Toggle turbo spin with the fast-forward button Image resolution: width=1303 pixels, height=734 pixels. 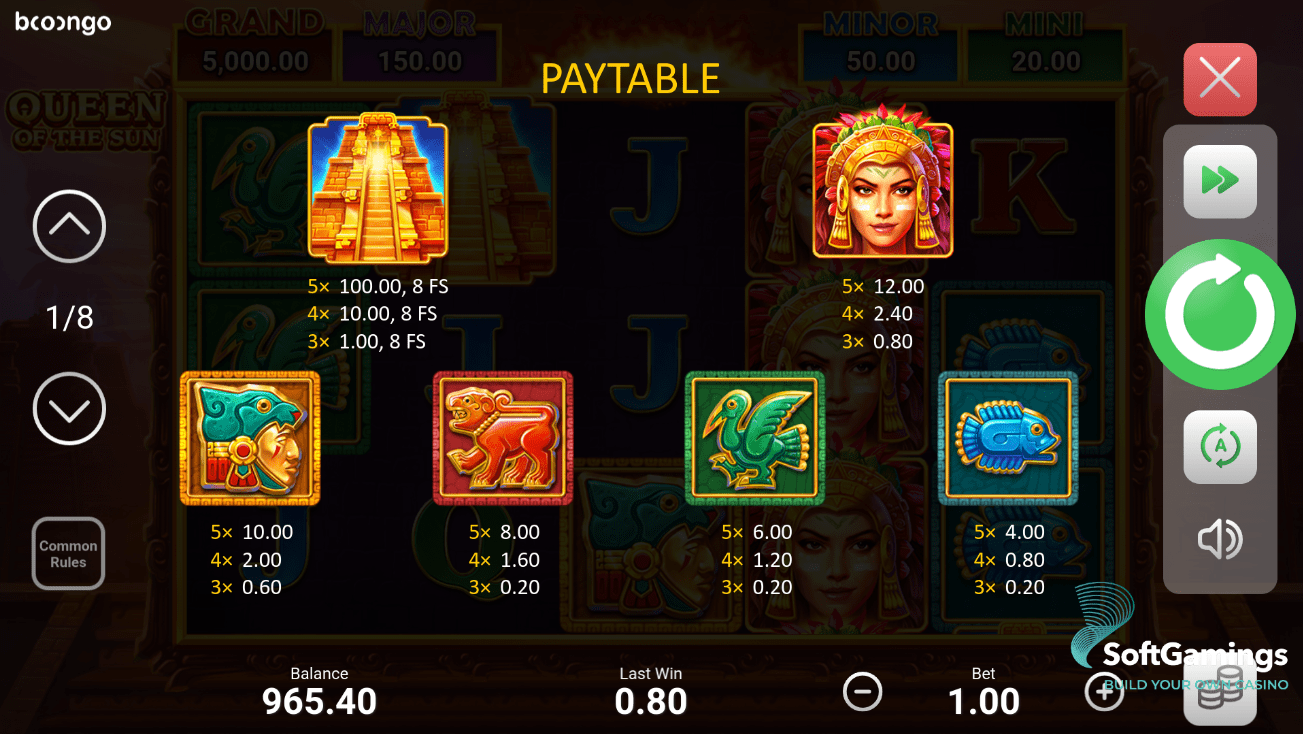click(x=1219, y=181)
